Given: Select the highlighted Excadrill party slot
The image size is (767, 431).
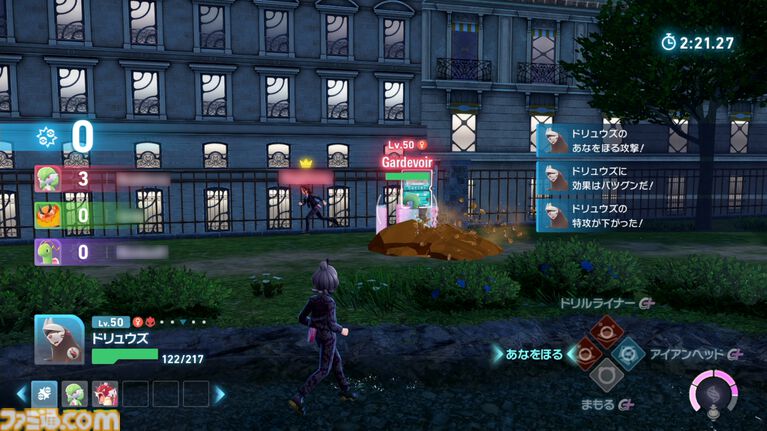Looking at the screenshot, I should coord(42,394).
